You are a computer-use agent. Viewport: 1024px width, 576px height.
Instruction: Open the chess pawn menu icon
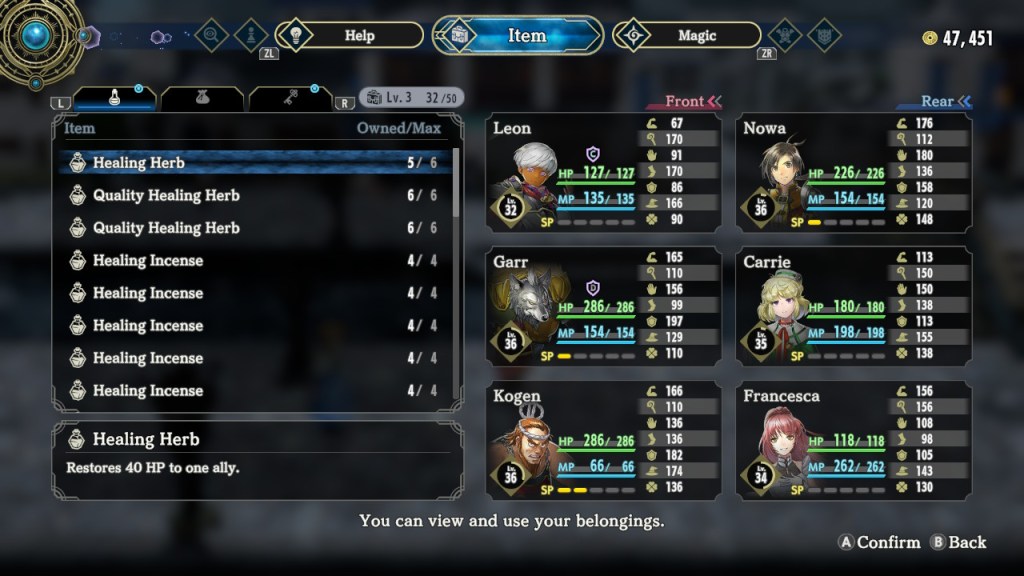(245, 35)
